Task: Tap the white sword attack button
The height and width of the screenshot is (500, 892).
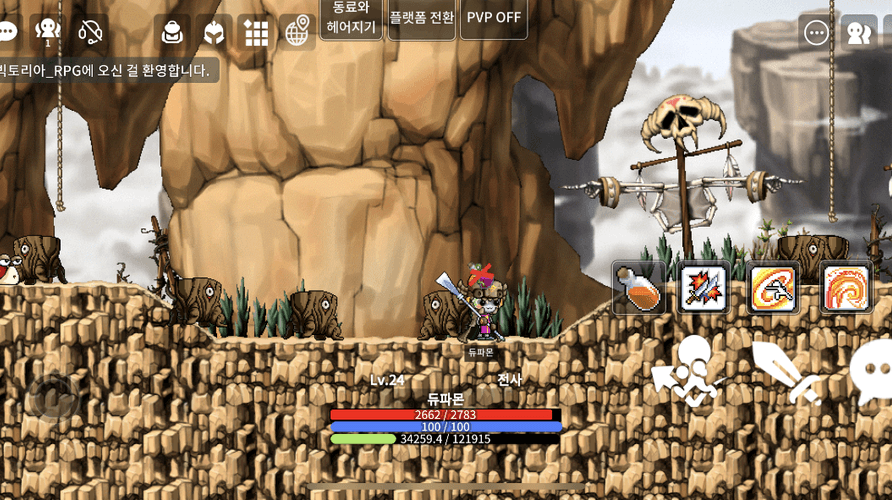Action: (x=787, y=371)
